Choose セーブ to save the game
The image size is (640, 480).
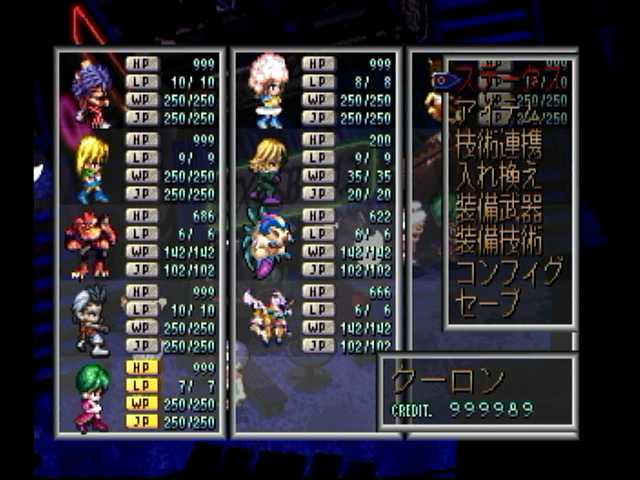(x=489, y=300)
